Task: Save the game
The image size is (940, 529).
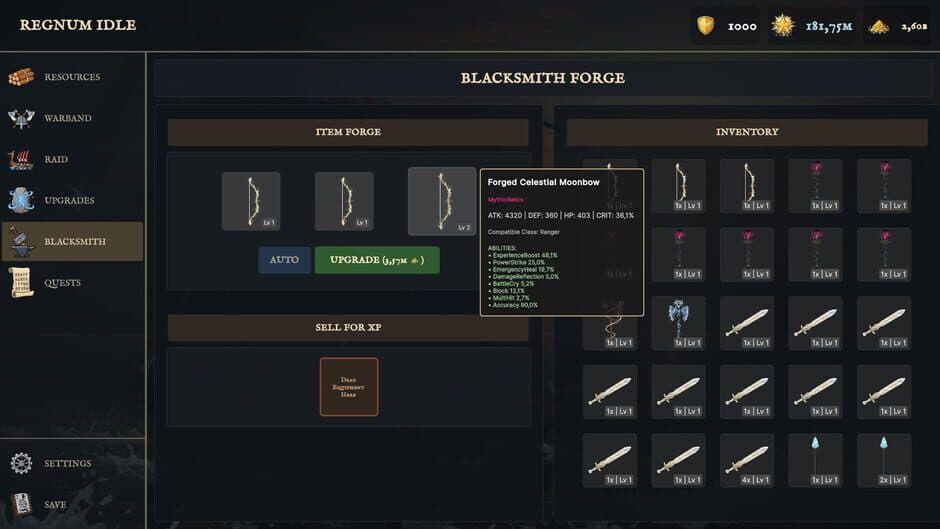Action: tap(54, 505)
